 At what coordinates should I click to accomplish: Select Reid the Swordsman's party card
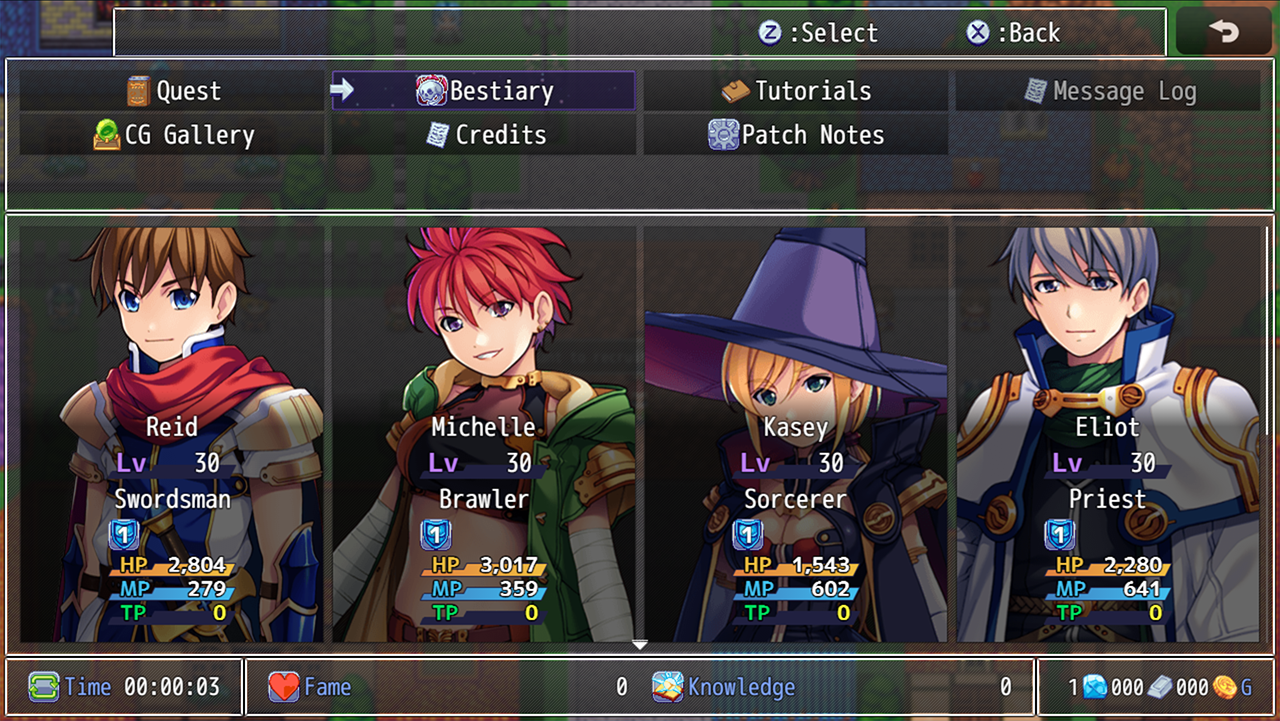(172, 433)
